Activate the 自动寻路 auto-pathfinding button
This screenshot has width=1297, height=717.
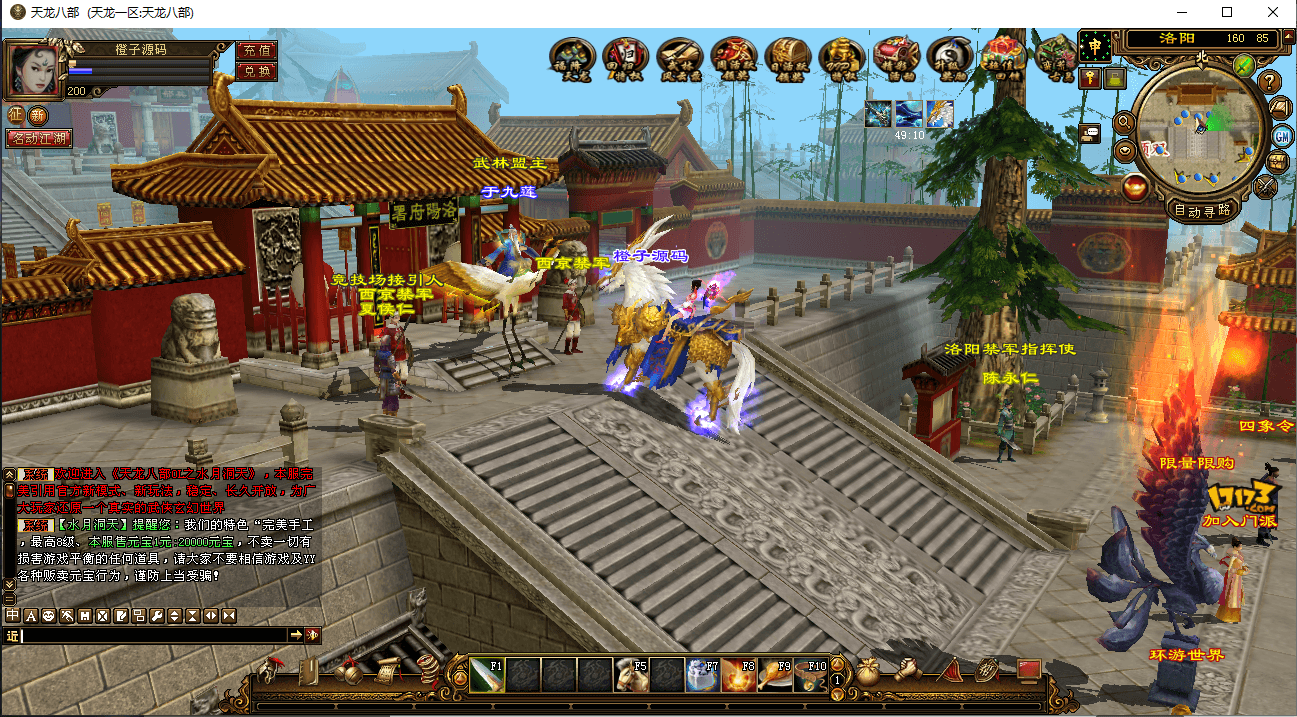coord(1201,211)
